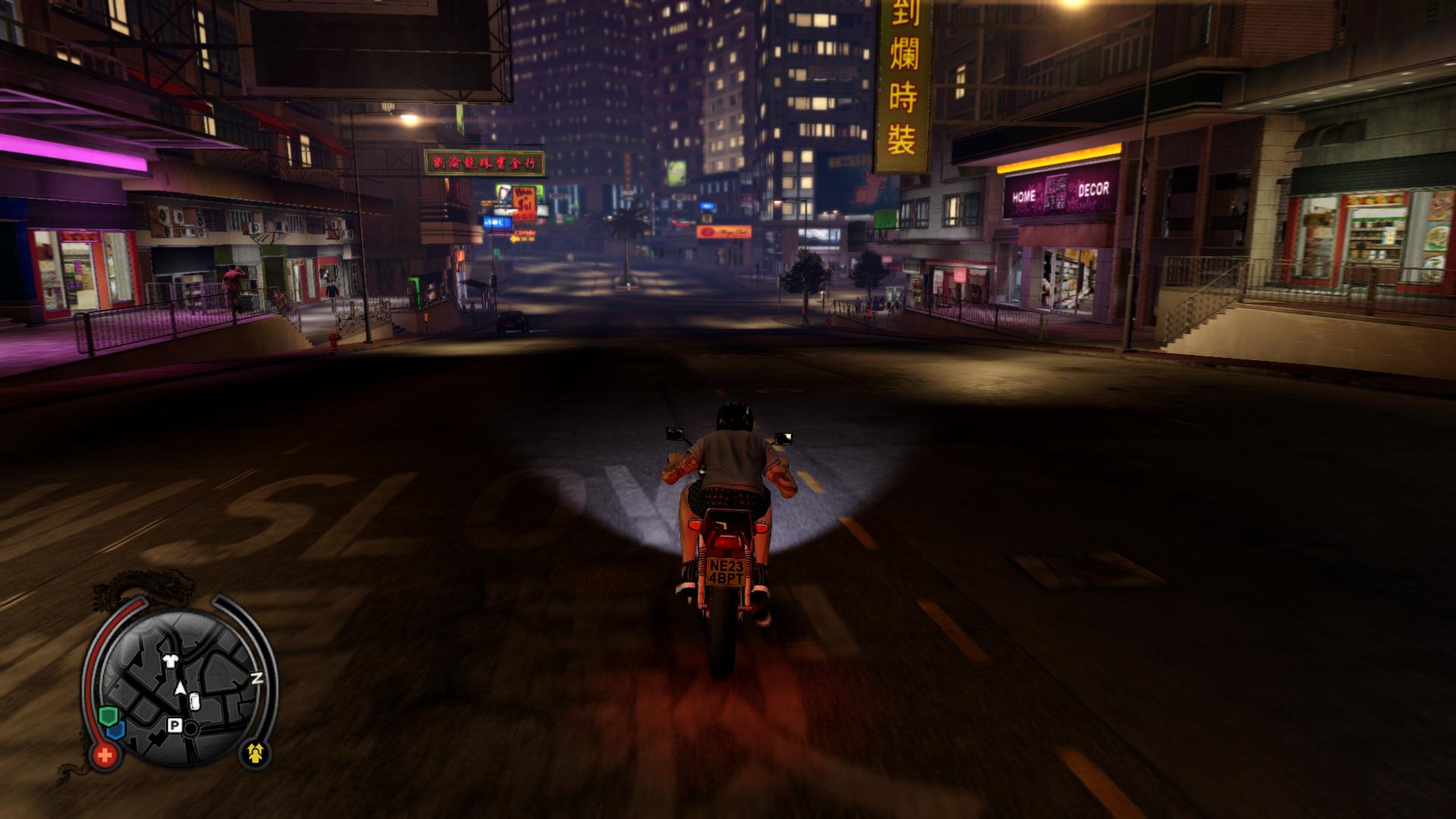Viewport: 1456px width, 819px height.
Task: Click the white player arrow on minimap
Action: [x=180, y=688]
